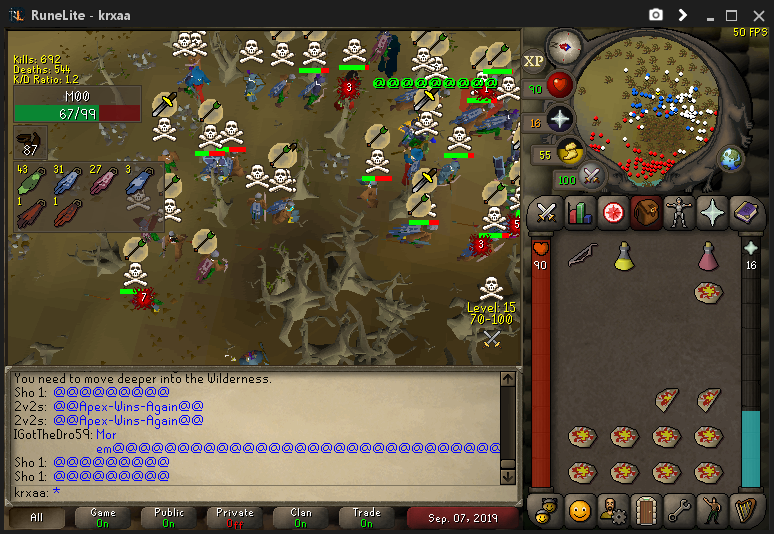Drink the pink potion in inventory
Viewport: 774px width, 534px height.
point(708,256)
